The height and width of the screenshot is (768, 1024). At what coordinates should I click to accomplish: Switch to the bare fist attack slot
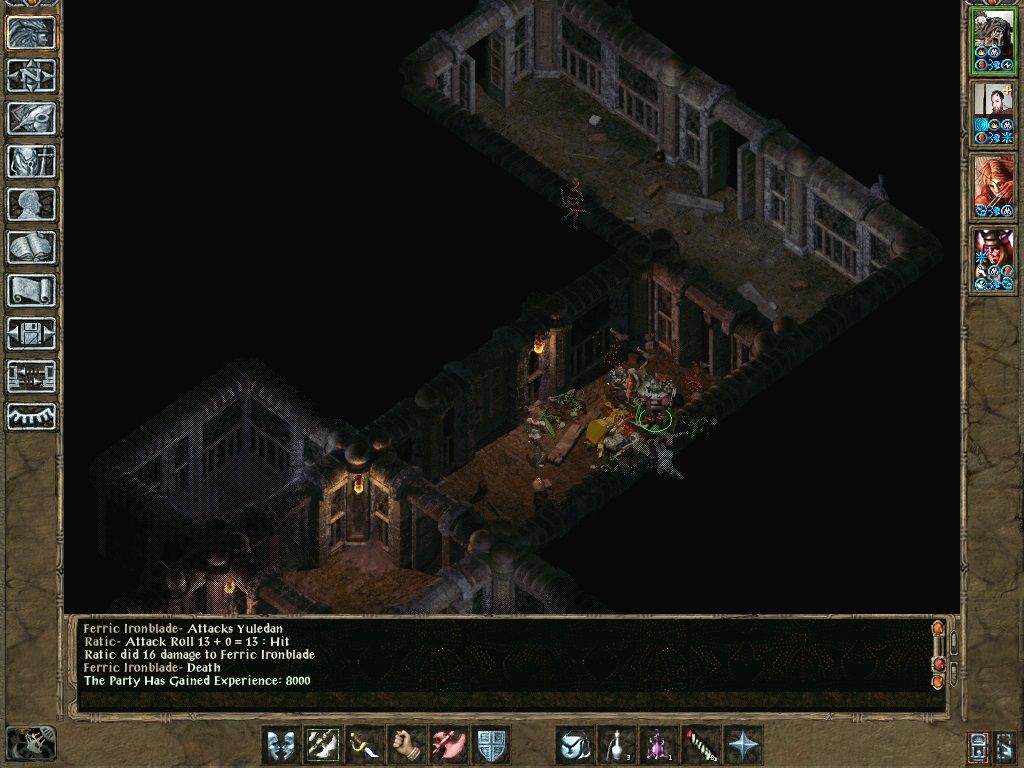pos(407,745)
